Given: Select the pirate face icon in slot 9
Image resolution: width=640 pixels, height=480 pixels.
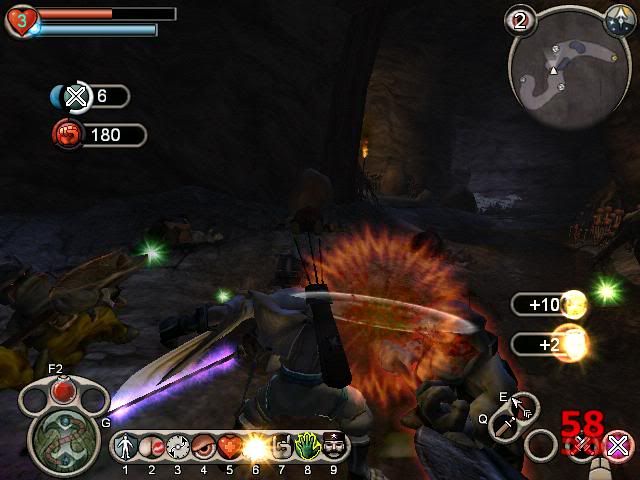Looking at the screenshot, I should pyautogui.click(x=334, y=446).
